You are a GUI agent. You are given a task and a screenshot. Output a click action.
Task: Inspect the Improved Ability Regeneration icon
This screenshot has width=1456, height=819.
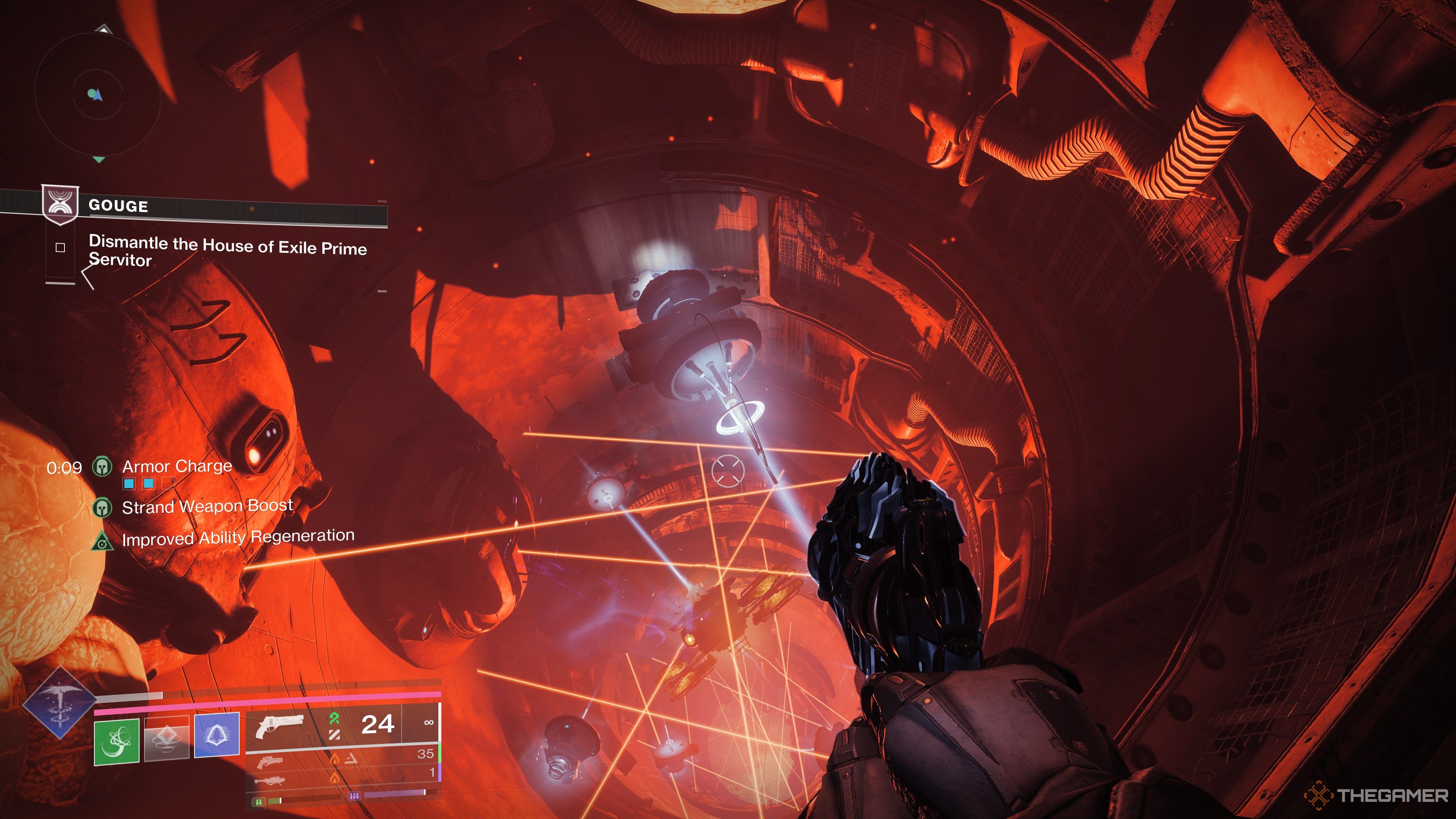click(102, 541)
